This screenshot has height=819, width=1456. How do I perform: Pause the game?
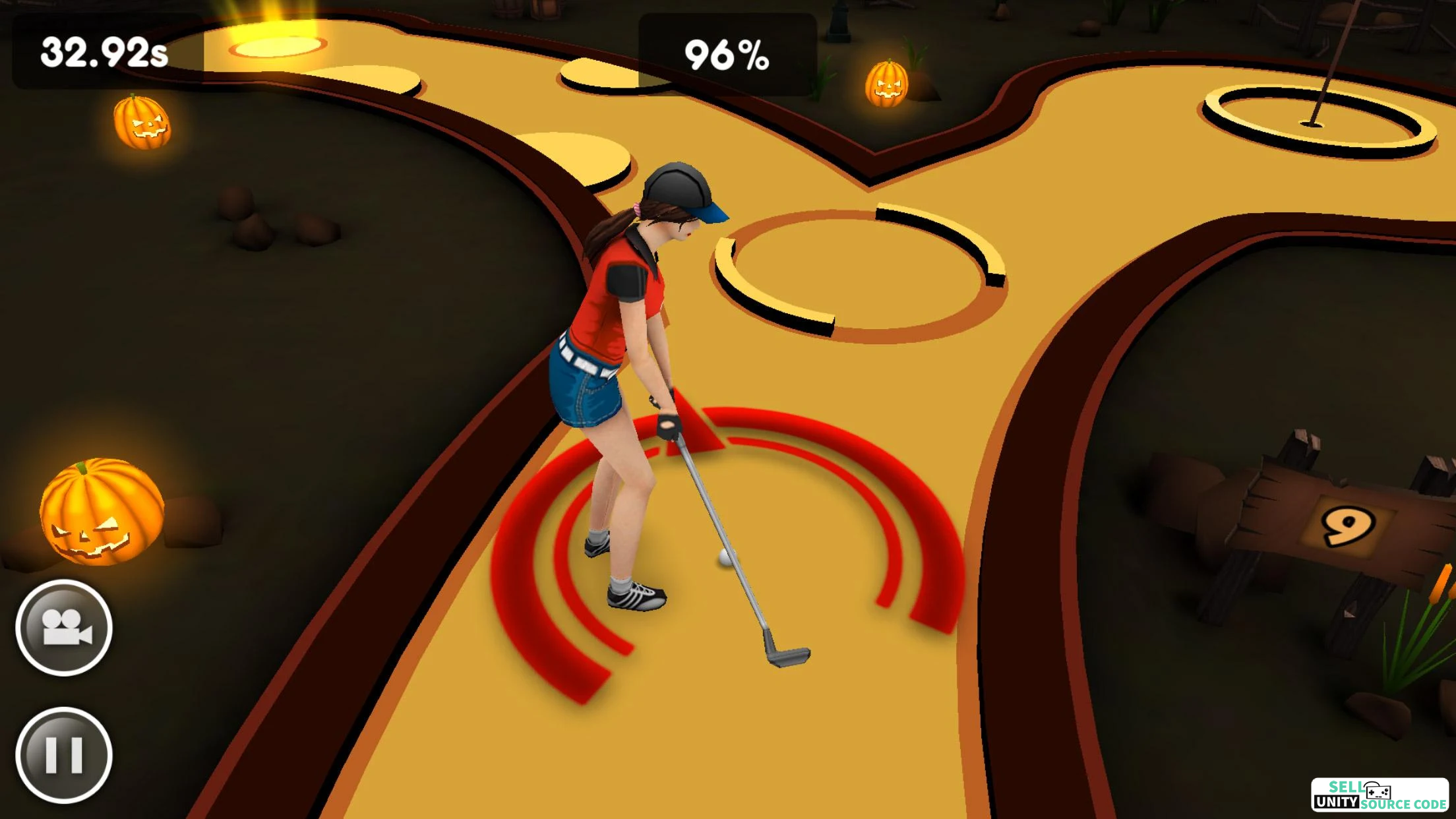(64, 754)
